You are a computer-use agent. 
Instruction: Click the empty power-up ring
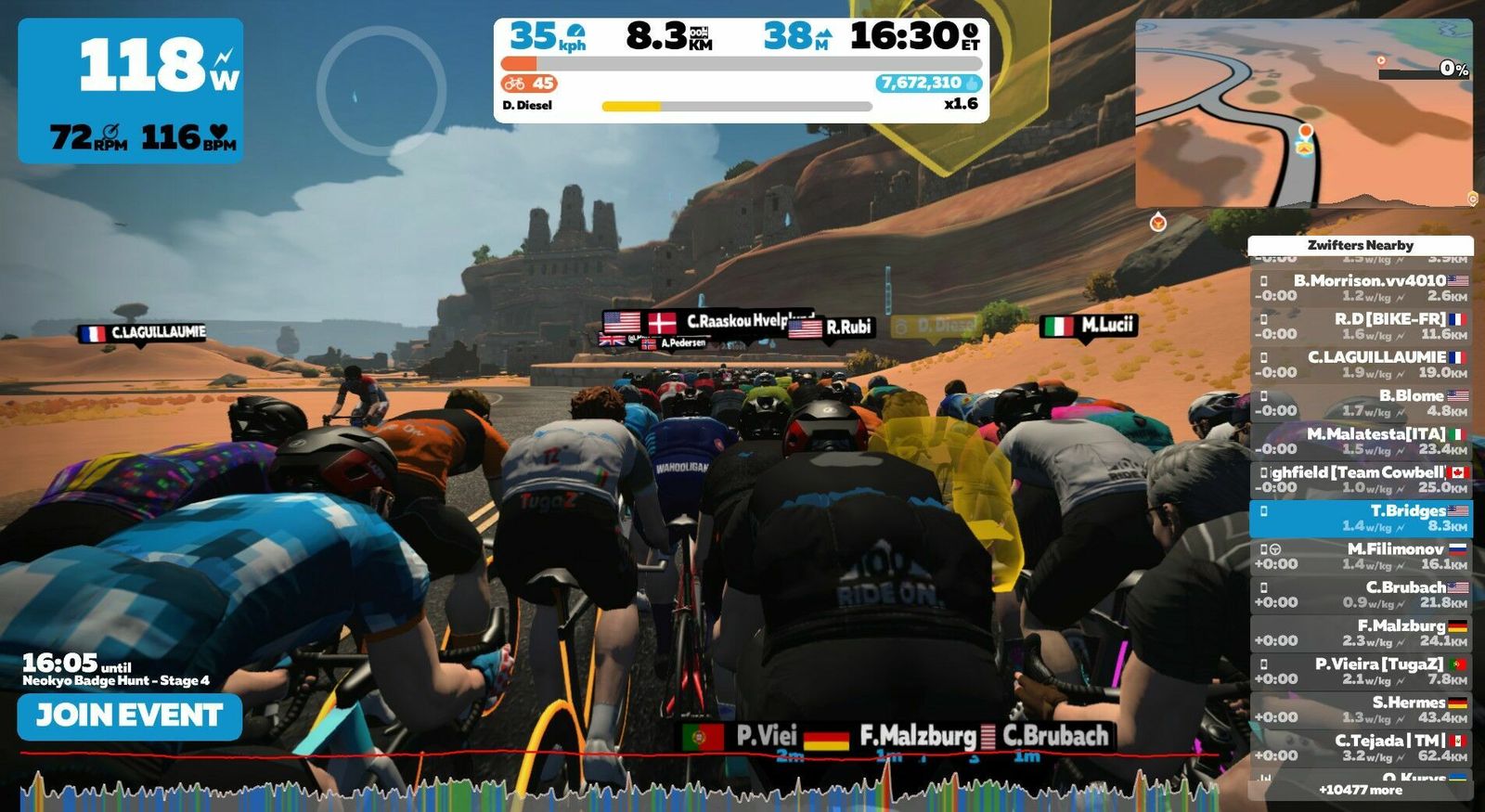click(381, 90)
